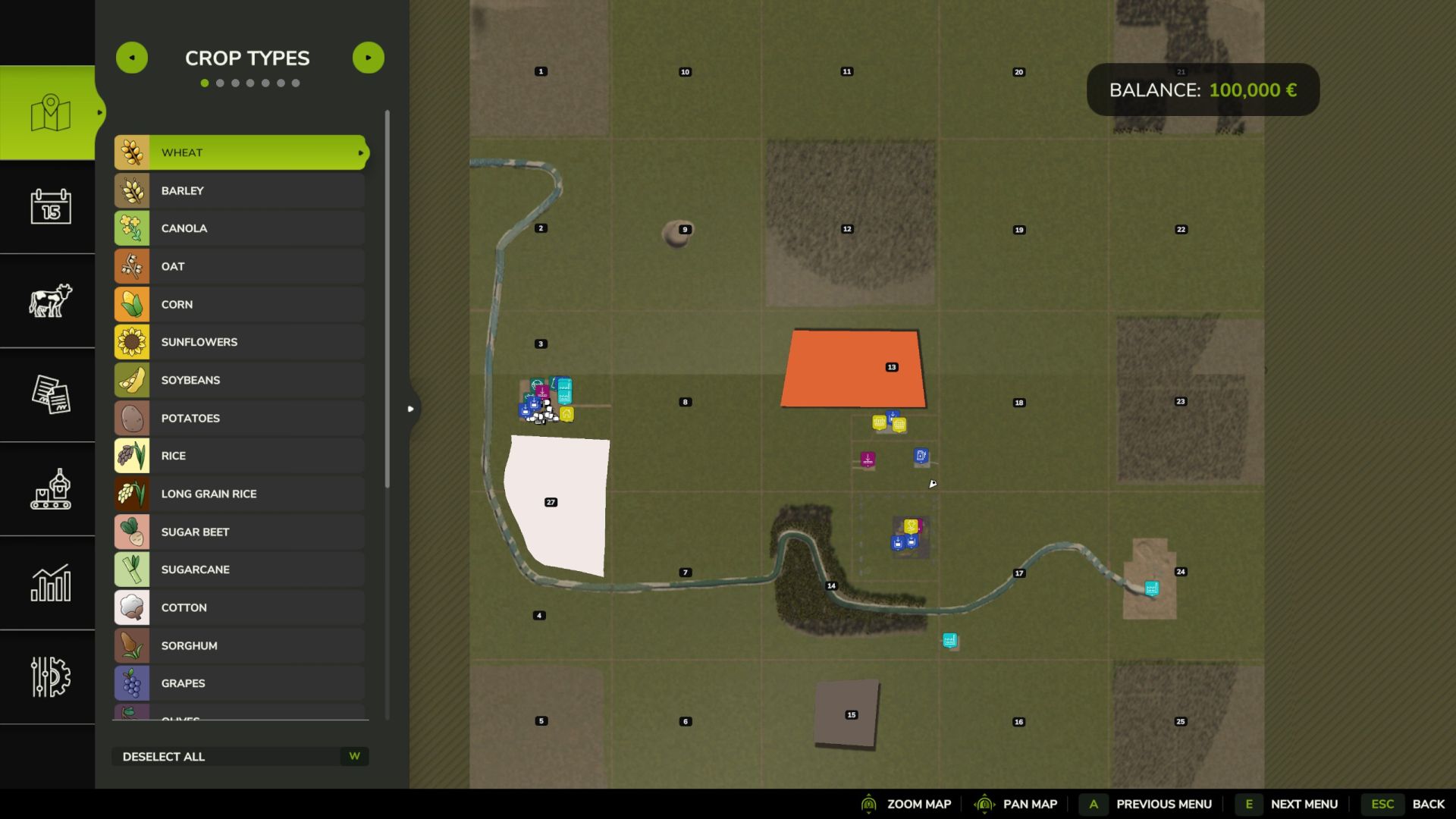Toggle the Barley crop filter

pos(240,190)
